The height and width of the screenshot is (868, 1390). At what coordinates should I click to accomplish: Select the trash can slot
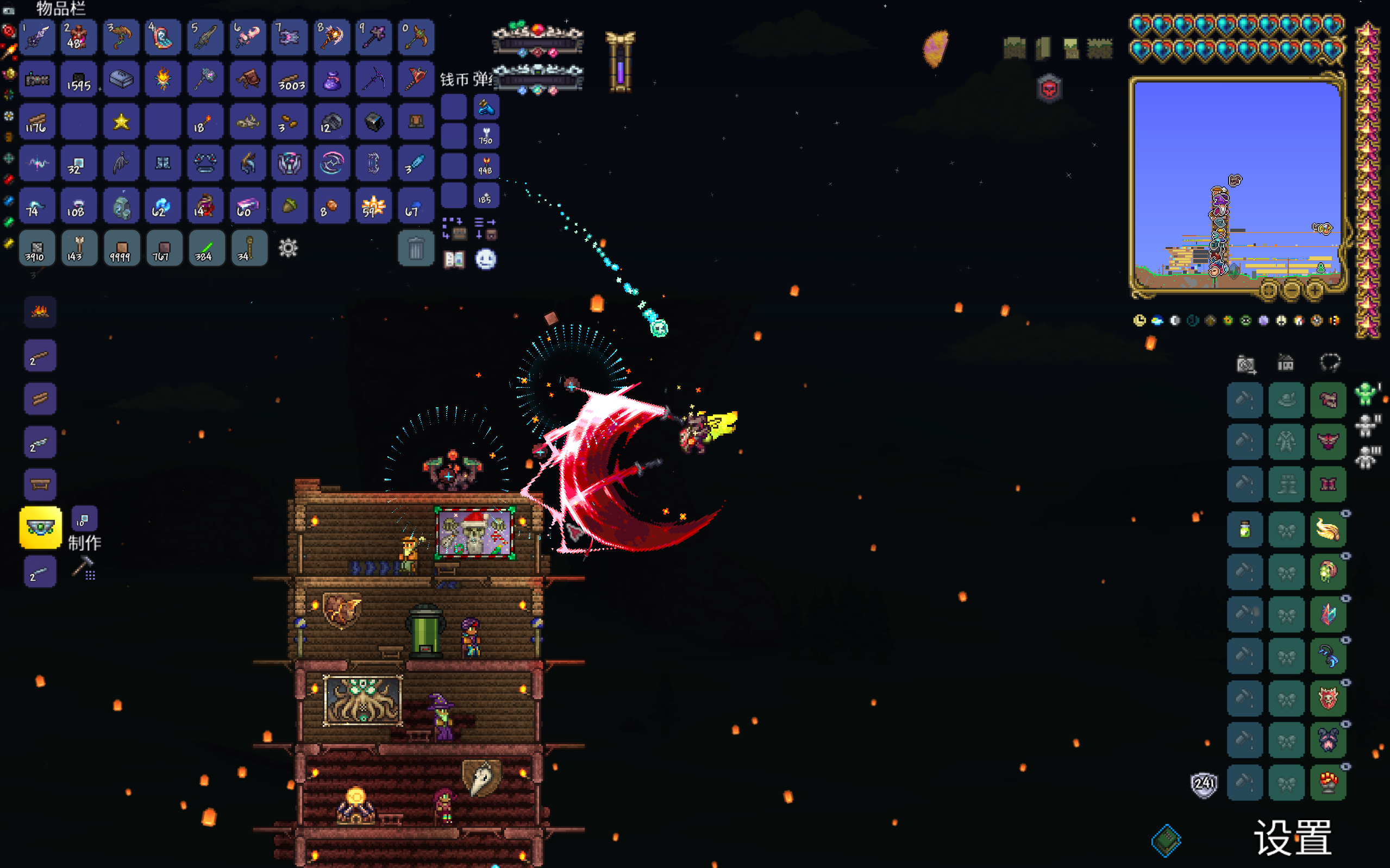click(x=416, y=249)
